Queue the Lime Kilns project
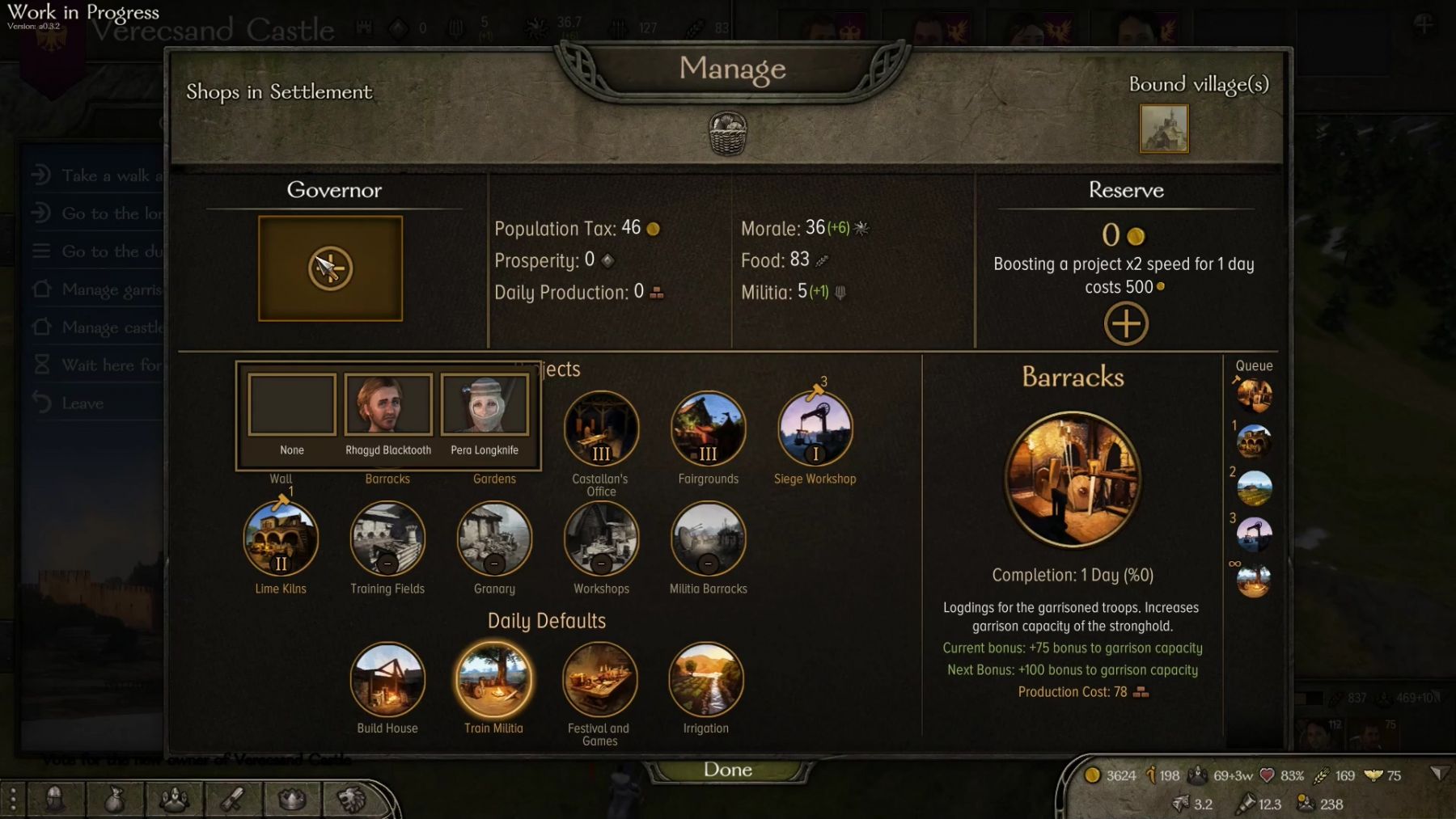Screen dimensions: 1456x819 [x=281, y=538]
